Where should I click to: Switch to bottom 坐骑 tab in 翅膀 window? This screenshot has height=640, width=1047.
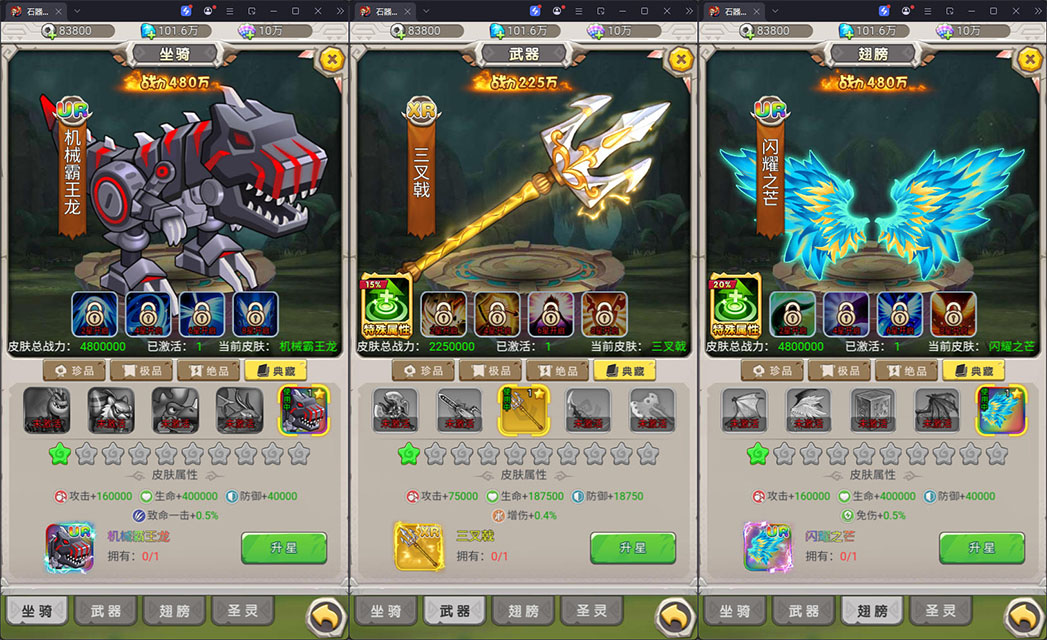pyautogui.click(x=735, y=610)
